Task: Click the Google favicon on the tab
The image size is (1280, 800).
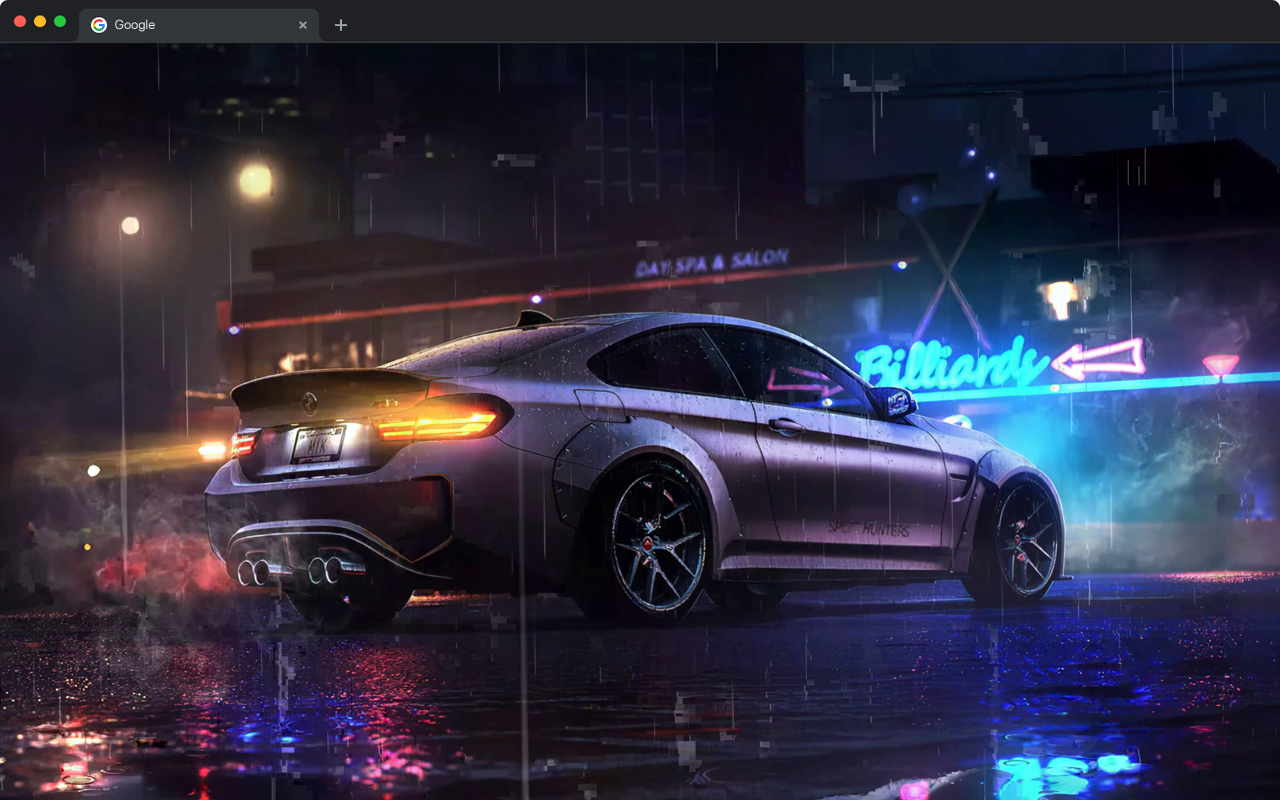Action: 98,24
